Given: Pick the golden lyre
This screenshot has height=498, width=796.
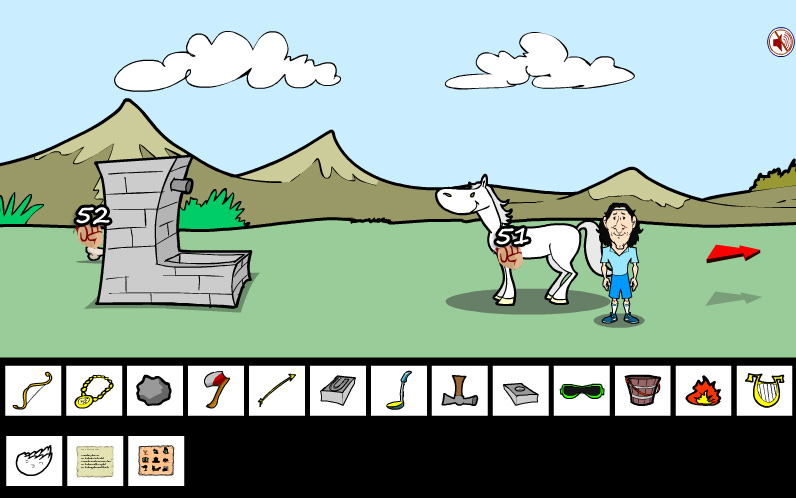Looking at the screenshot, I should pyautogui.click(x=765, y=390).
